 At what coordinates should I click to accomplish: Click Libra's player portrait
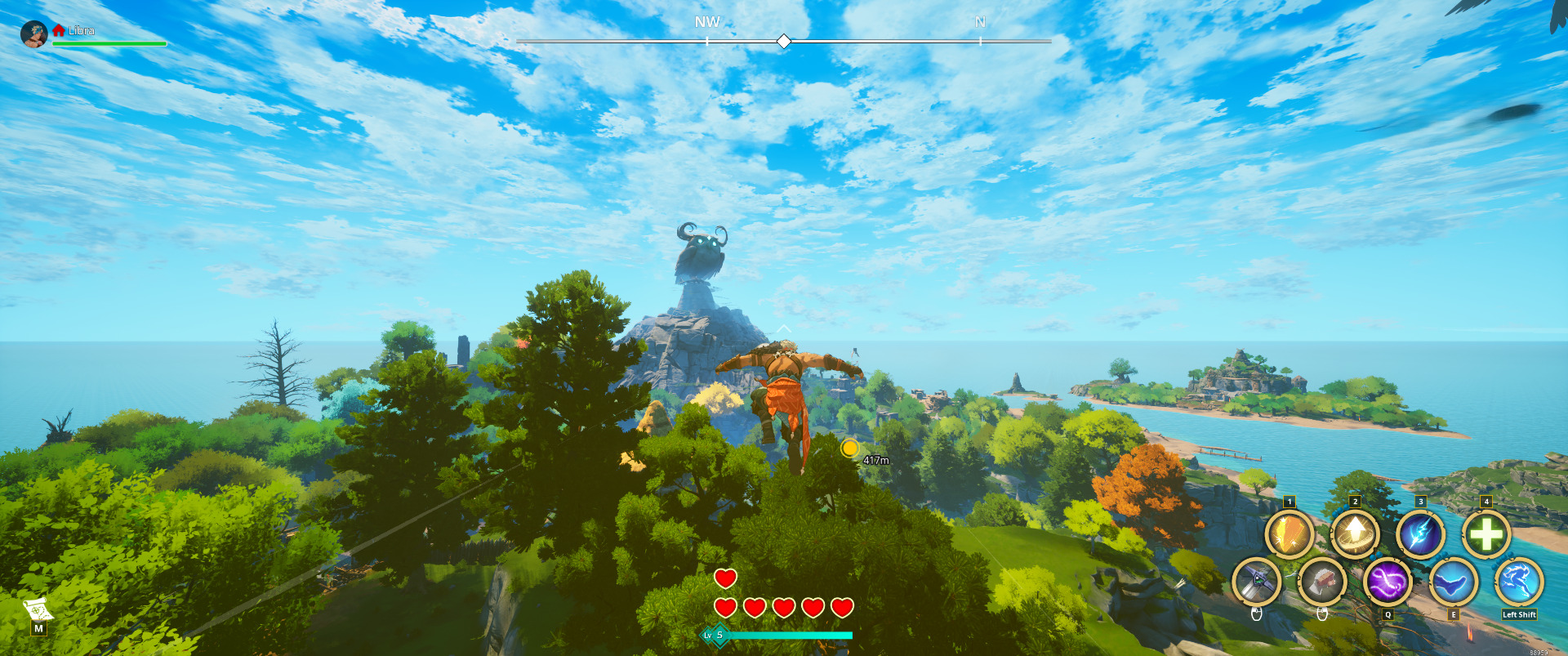pyautogui.click(x=33, y=34)
